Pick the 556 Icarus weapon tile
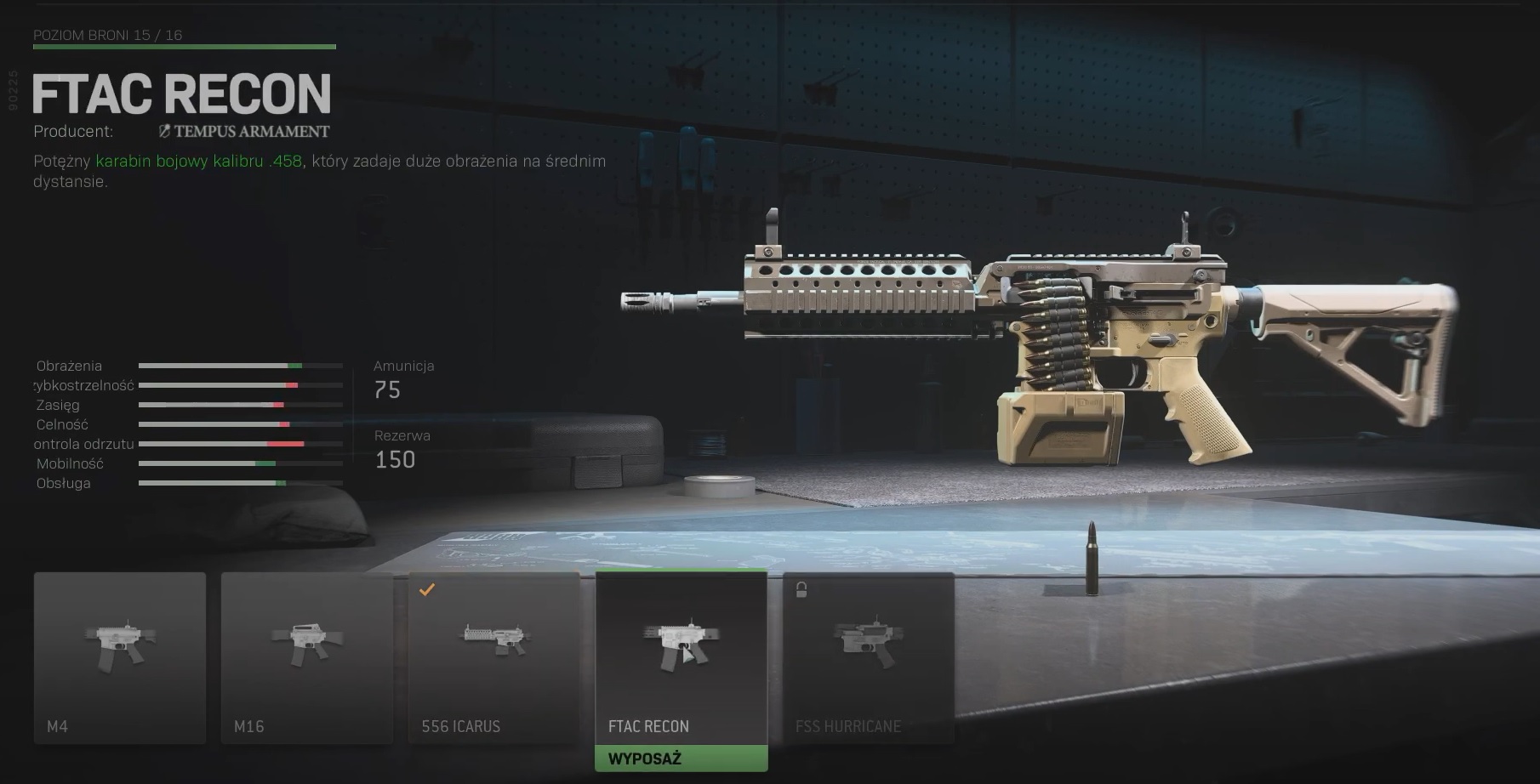1540x784 pixels. click(494, 657)
